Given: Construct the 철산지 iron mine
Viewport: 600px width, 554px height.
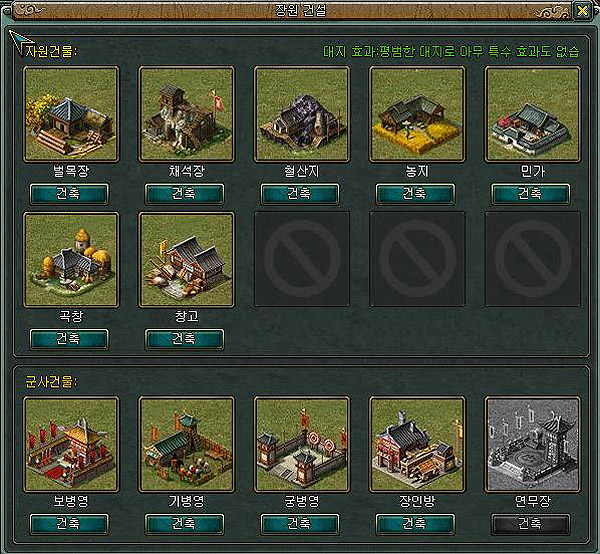Looking at the screenshot, I should pyautogui.click(x=300, y=194).
